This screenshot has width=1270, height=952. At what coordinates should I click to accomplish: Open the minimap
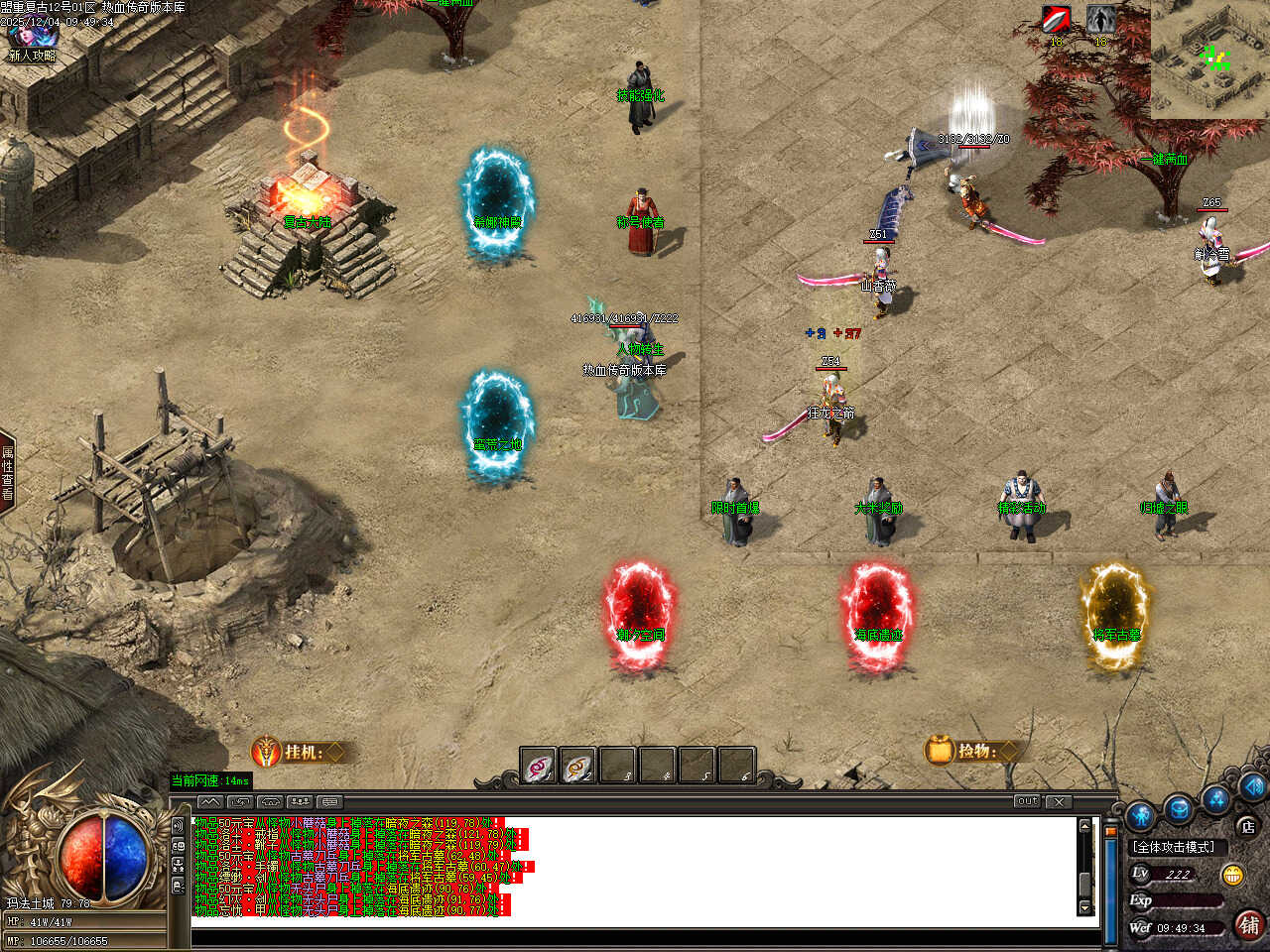click(1210, 59)
